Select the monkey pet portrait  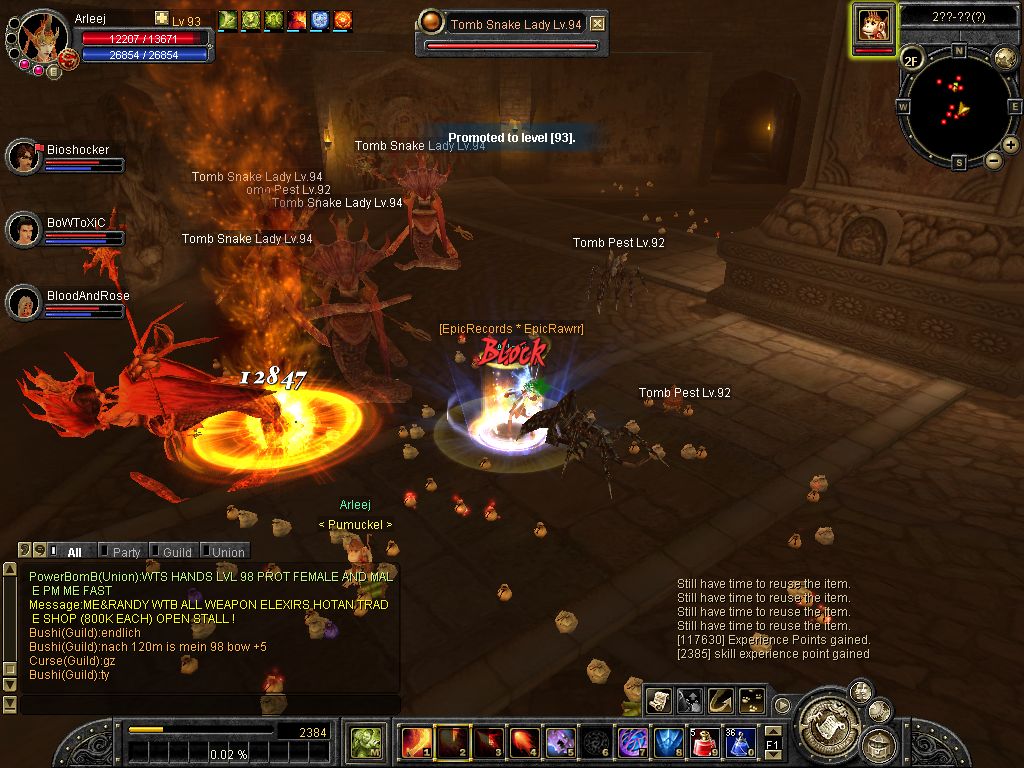click(873, 25)
